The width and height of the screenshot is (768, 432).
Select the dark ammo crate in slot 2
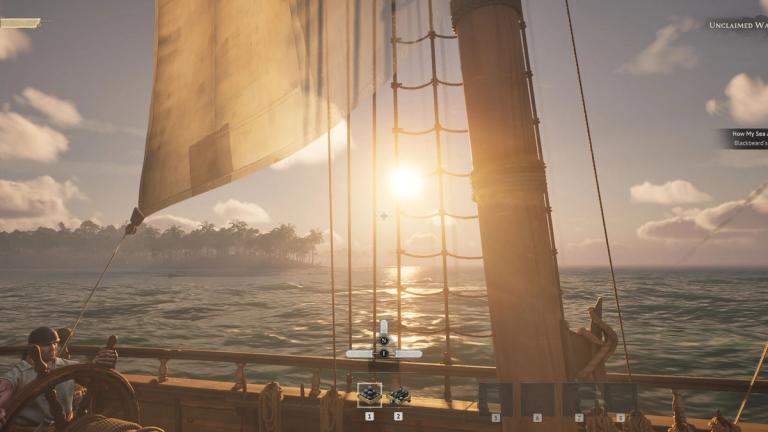[x=399, y=396]
